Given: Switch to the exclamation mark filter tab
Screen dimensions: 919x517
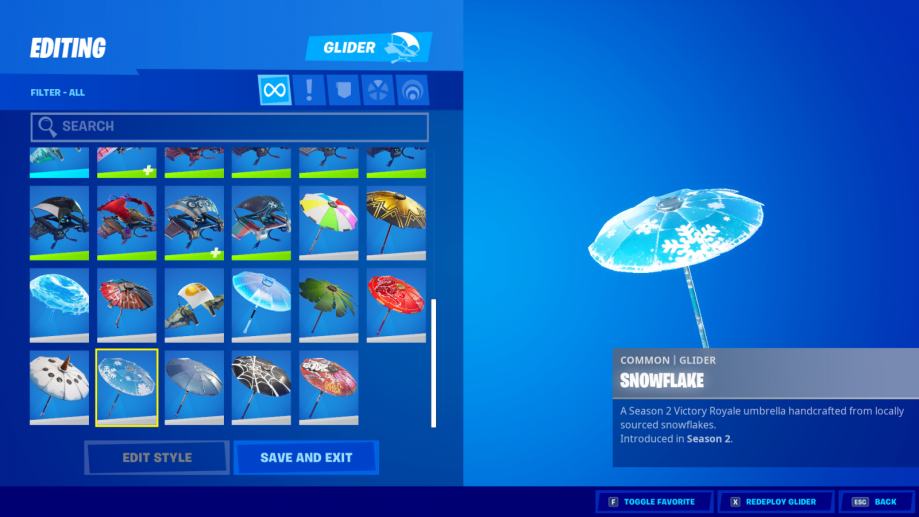Looking at the screenshot, I should pyautogui.click(x=309, y=91).
